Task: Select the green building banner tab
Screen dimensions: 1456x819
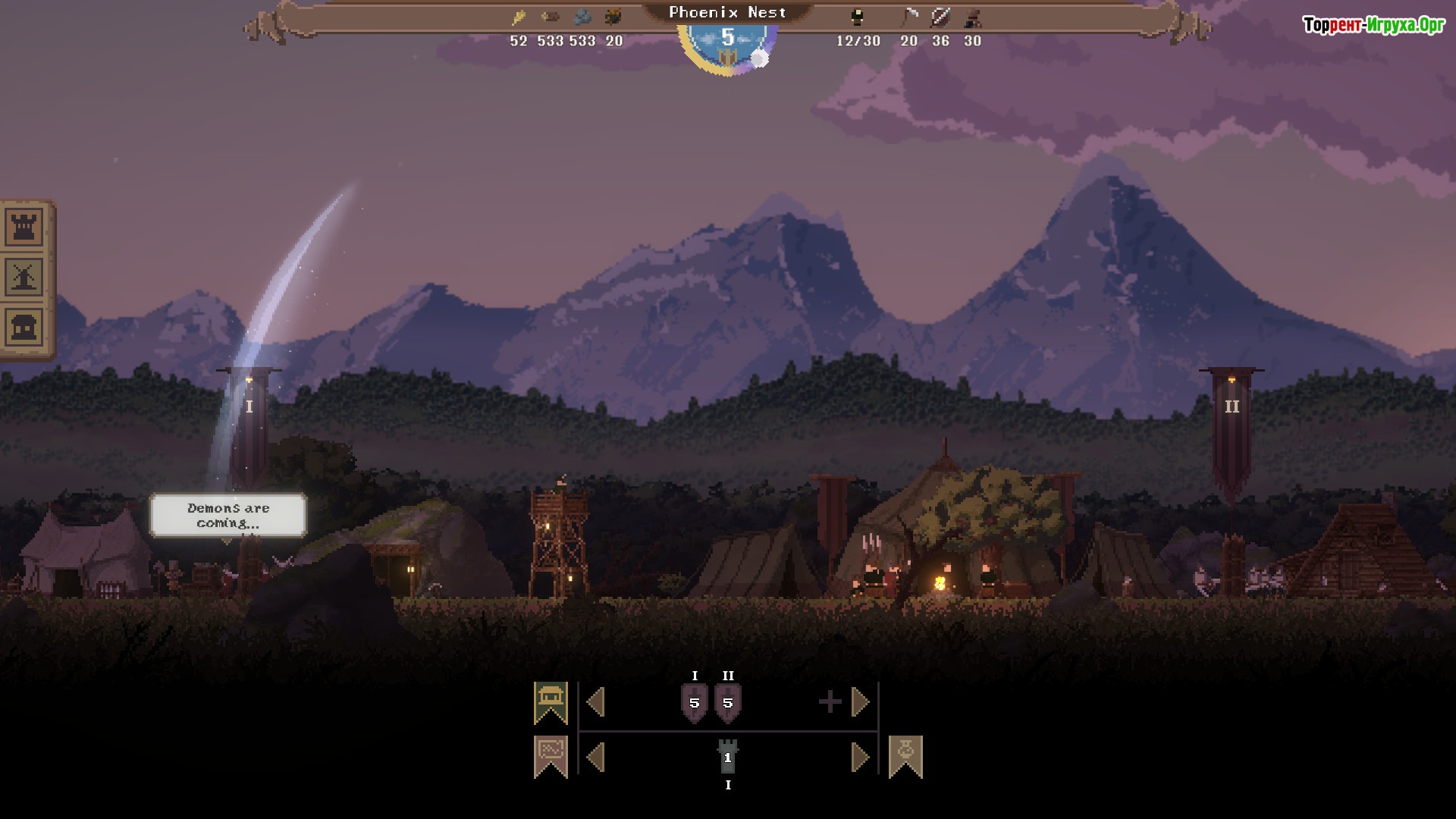Action: [x=551, y=701]
